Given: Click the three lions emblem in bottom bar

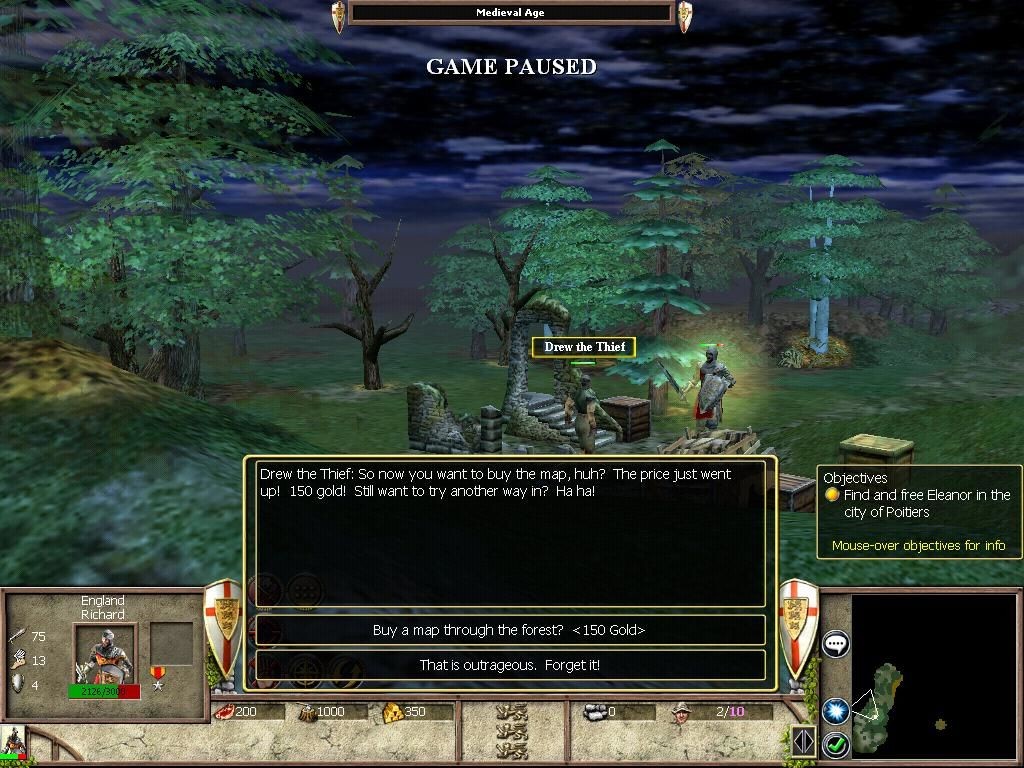Looking at the screenshot, I should [x=512, y=730].
